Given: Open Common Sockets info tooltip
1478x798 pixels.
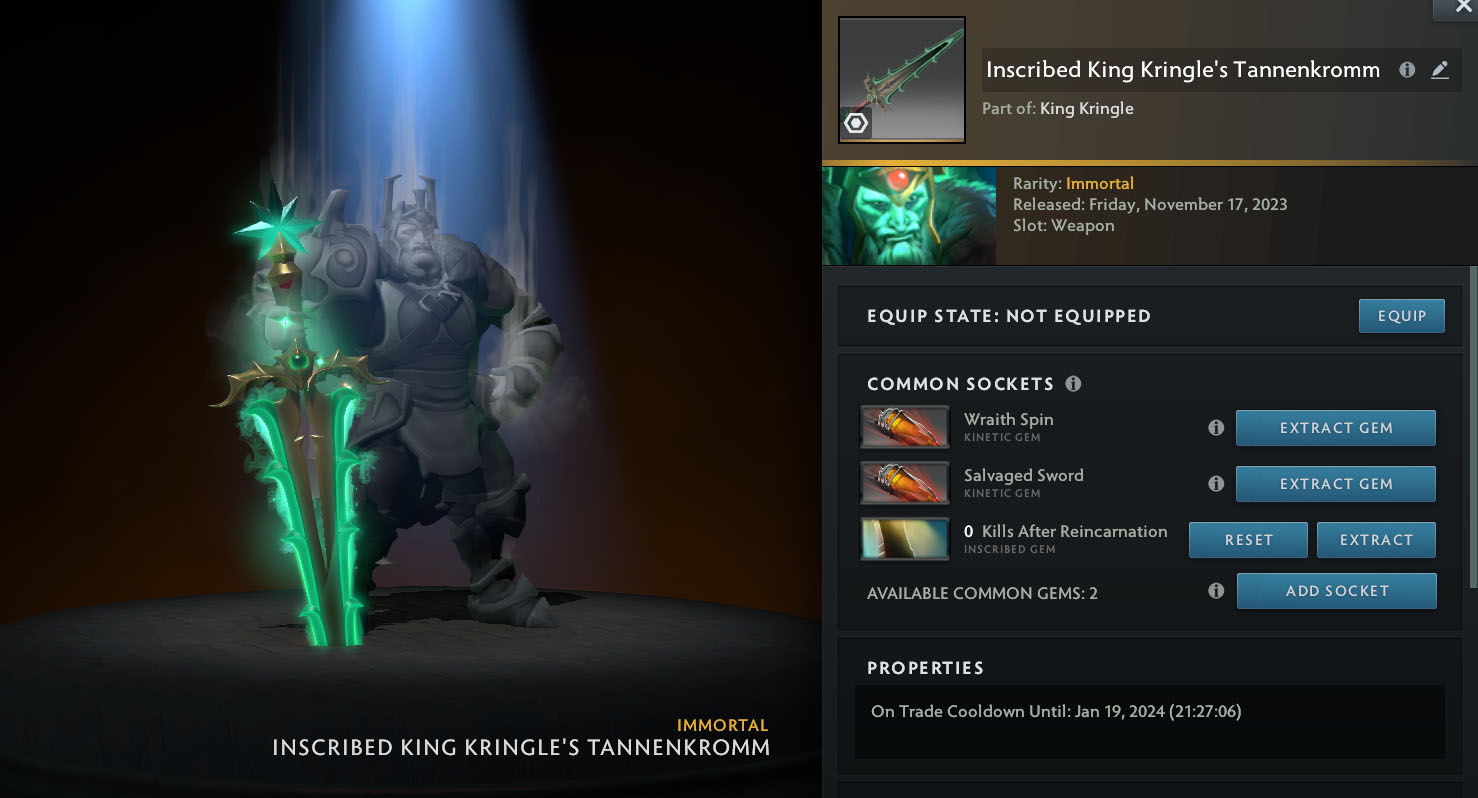Looking at the screenshot, I should tap(1073, 384).
